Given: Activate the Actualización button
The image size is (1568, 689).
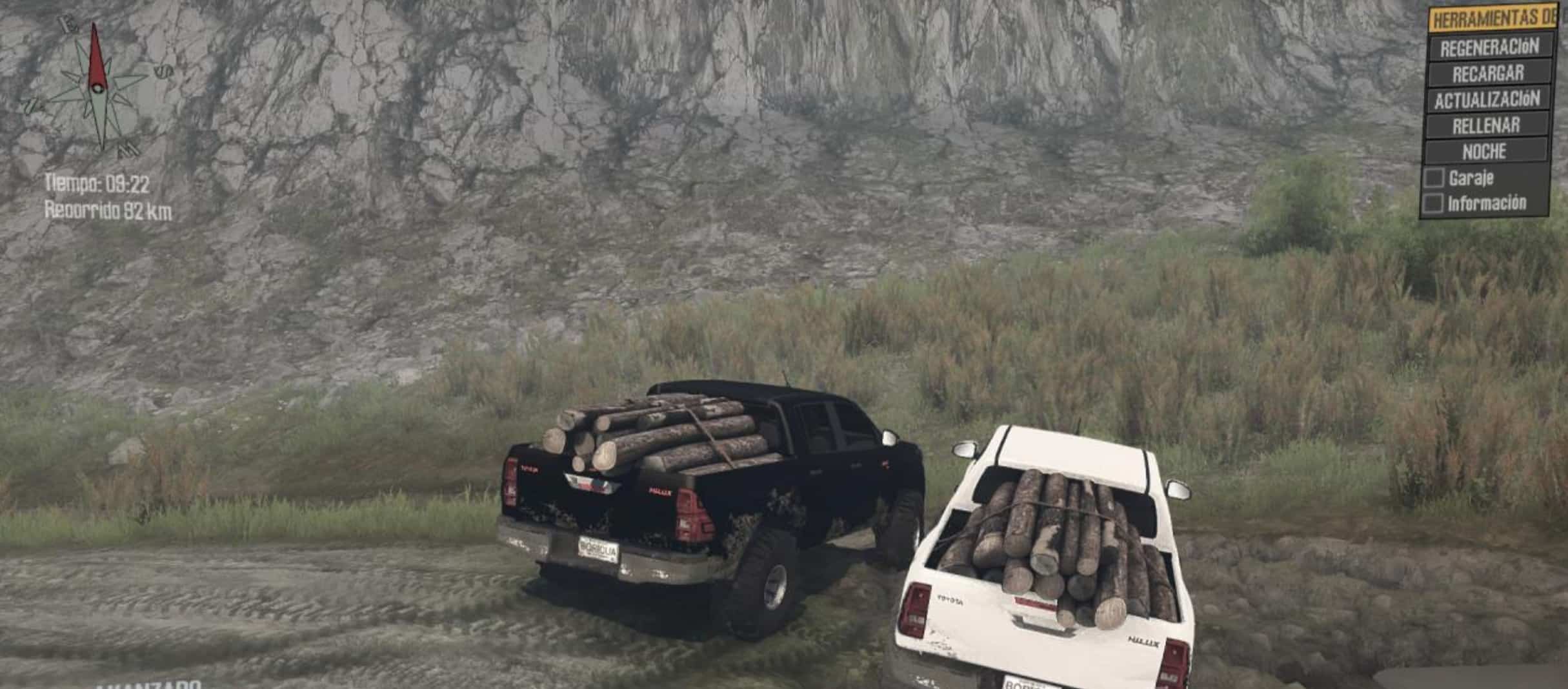Looking at the screenshot, I should (1487, 100).
